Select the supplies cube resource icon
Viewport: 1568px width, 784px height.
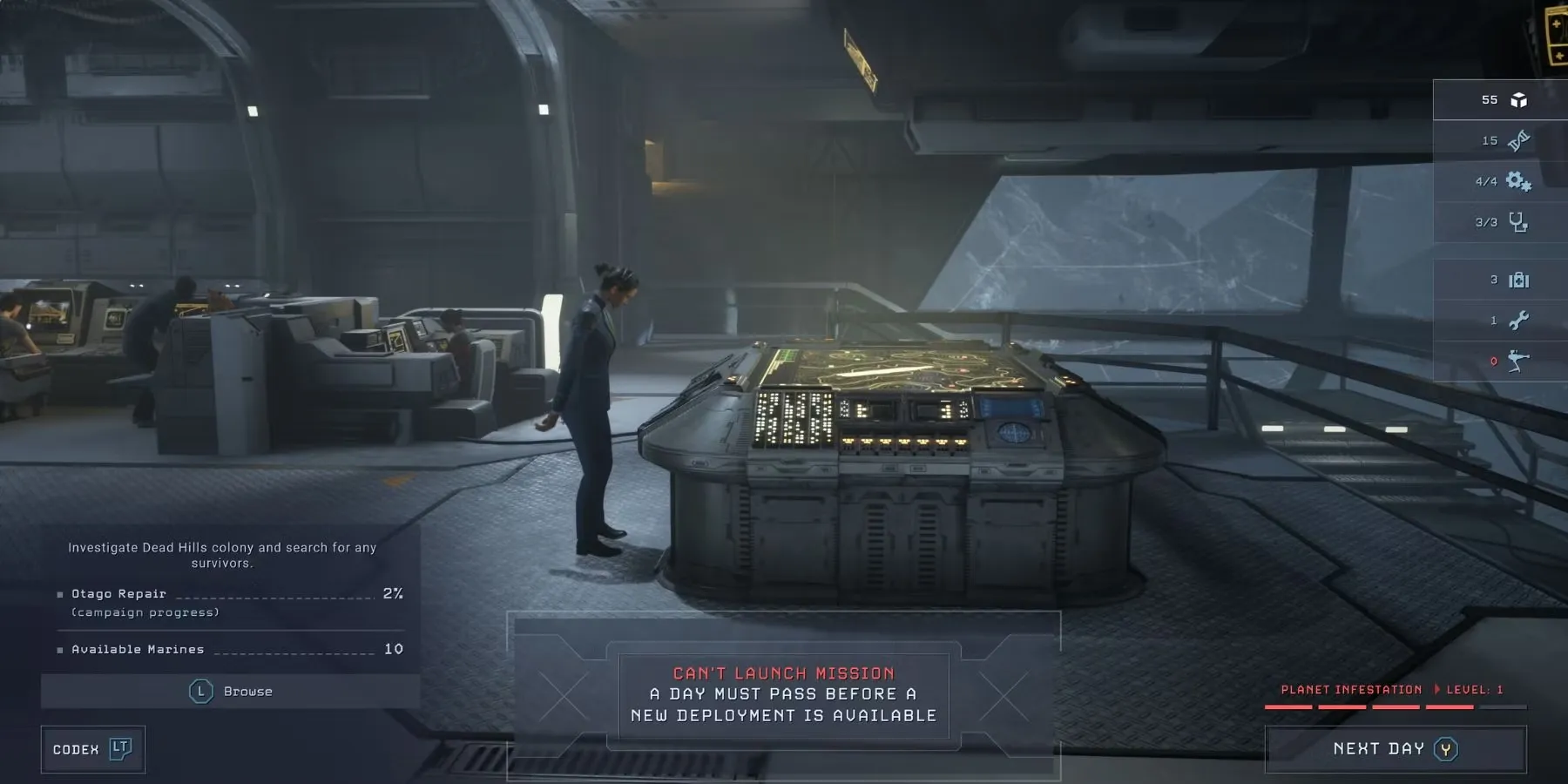point(1518,100)
